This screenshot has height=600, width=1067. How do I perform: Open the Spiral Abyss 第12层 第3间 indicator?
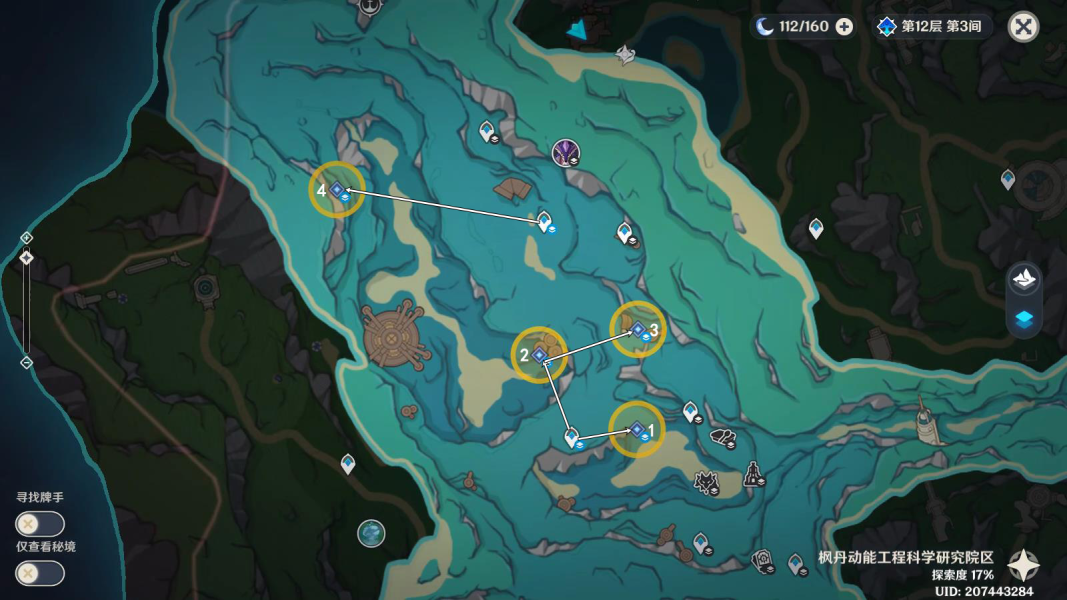929,27
